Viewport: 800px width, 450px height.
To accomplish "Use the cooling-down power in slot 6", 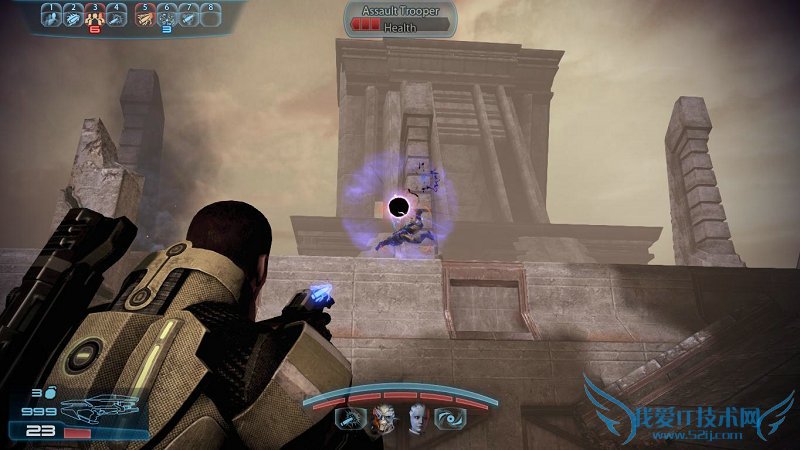I will [167, 17].
